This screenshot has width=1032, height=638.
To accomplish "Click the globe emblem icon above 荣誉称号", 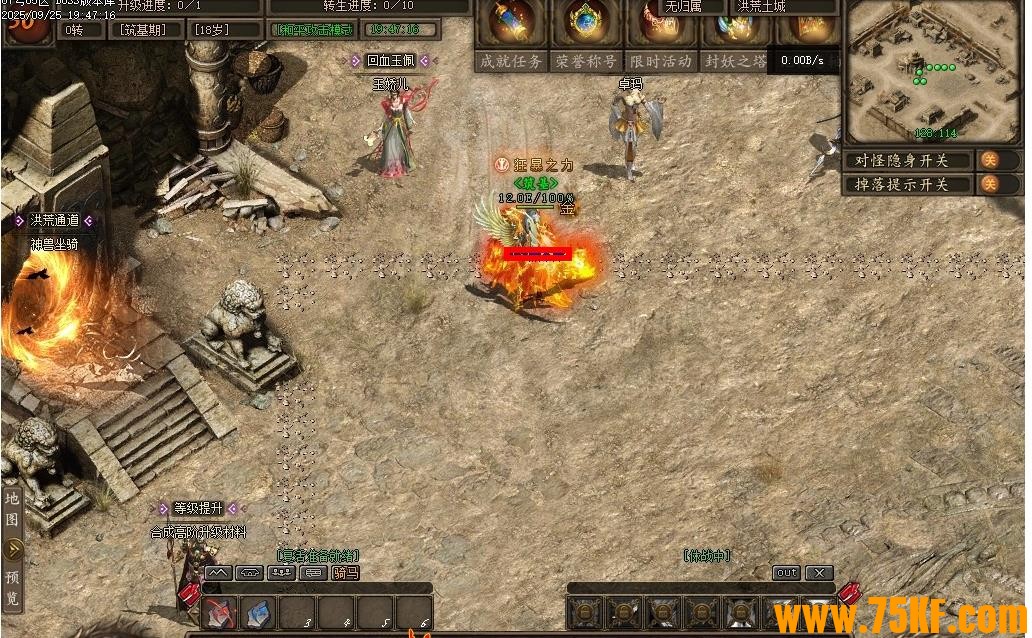I will tap(585, 22).
